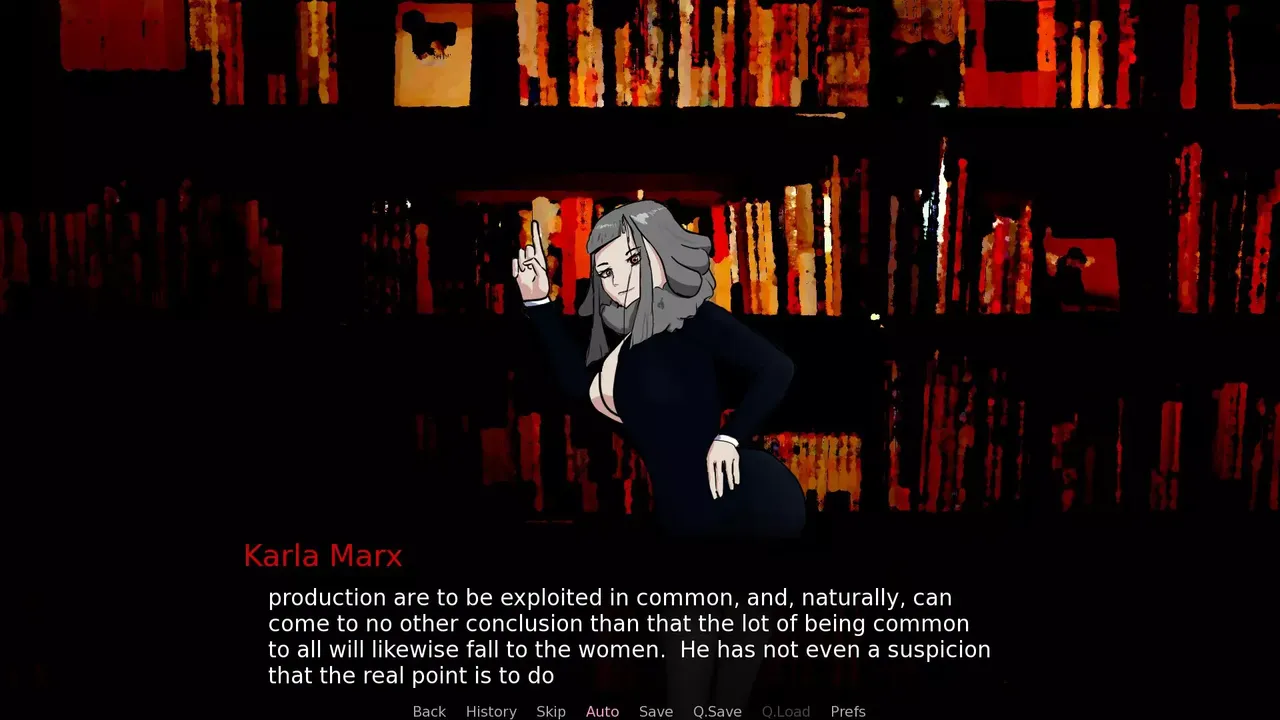Click Q.Save for an instant save slot

click(x=717, y=711)
